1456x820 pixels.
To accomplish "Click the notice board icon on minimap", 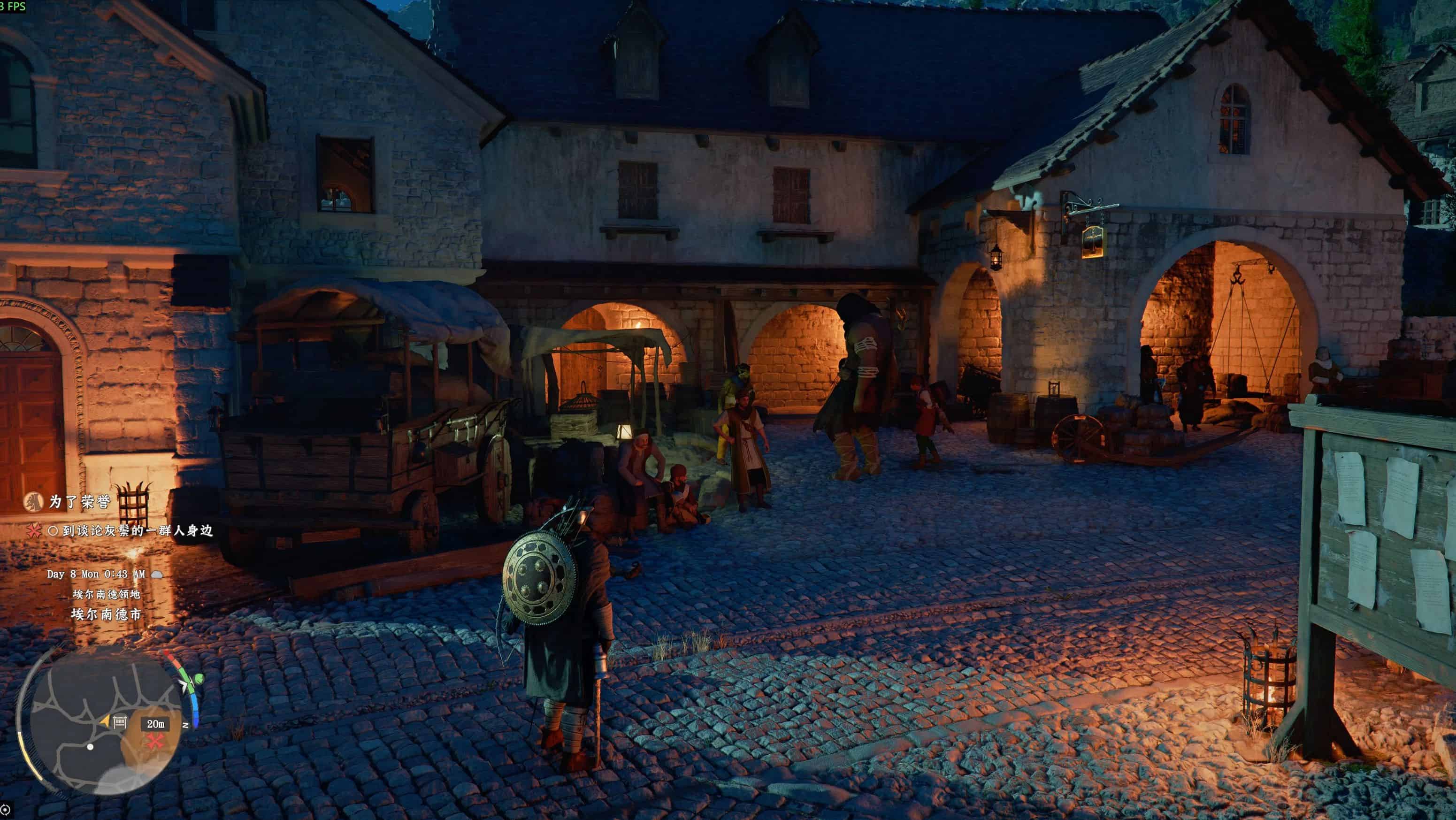I will (x=119, y=722).
